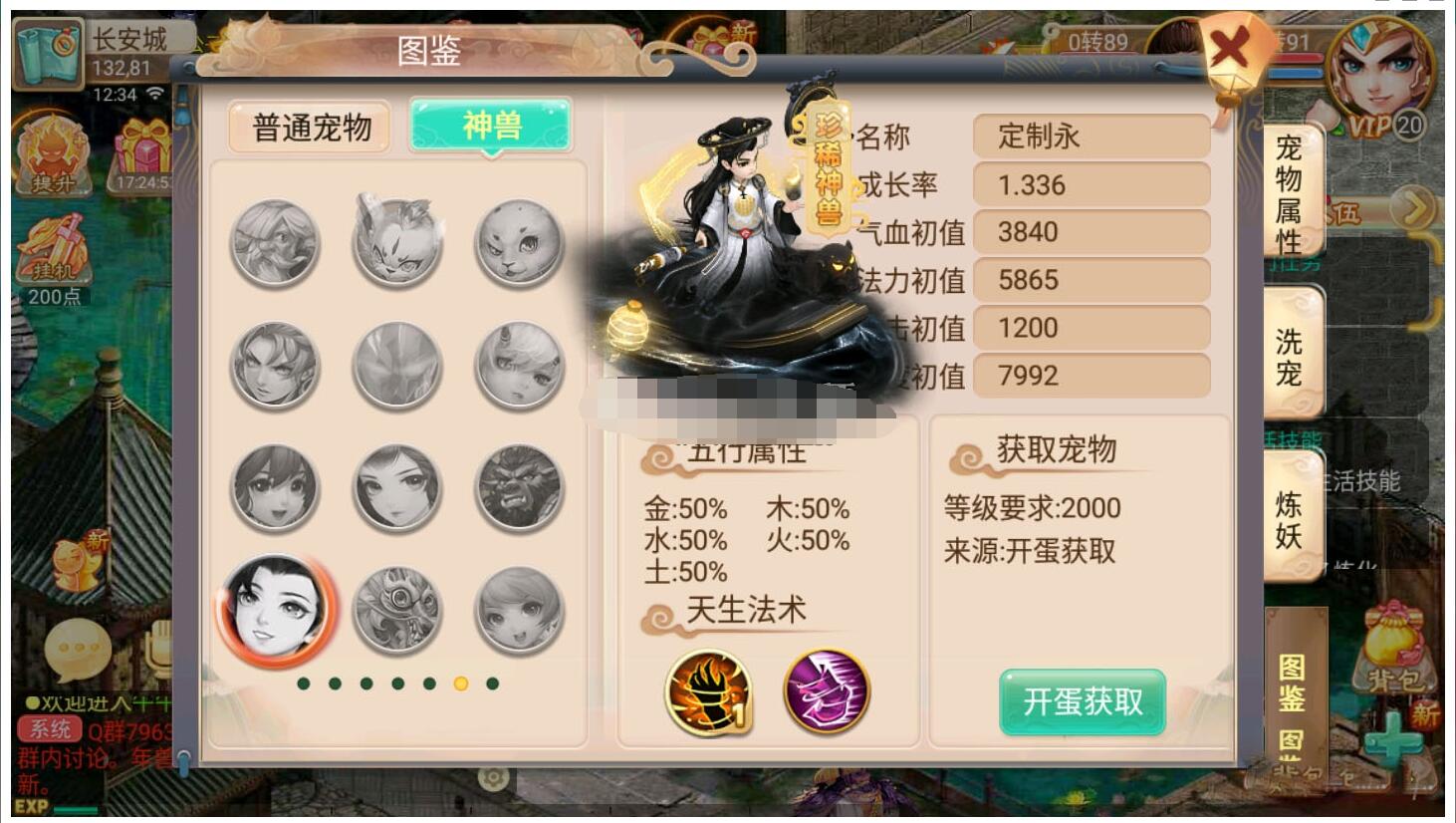This screenshot has height=823, width=1456.
Task: Expand the orange chevron arrow near the team bar
Action: click(x=1413, y=206)
